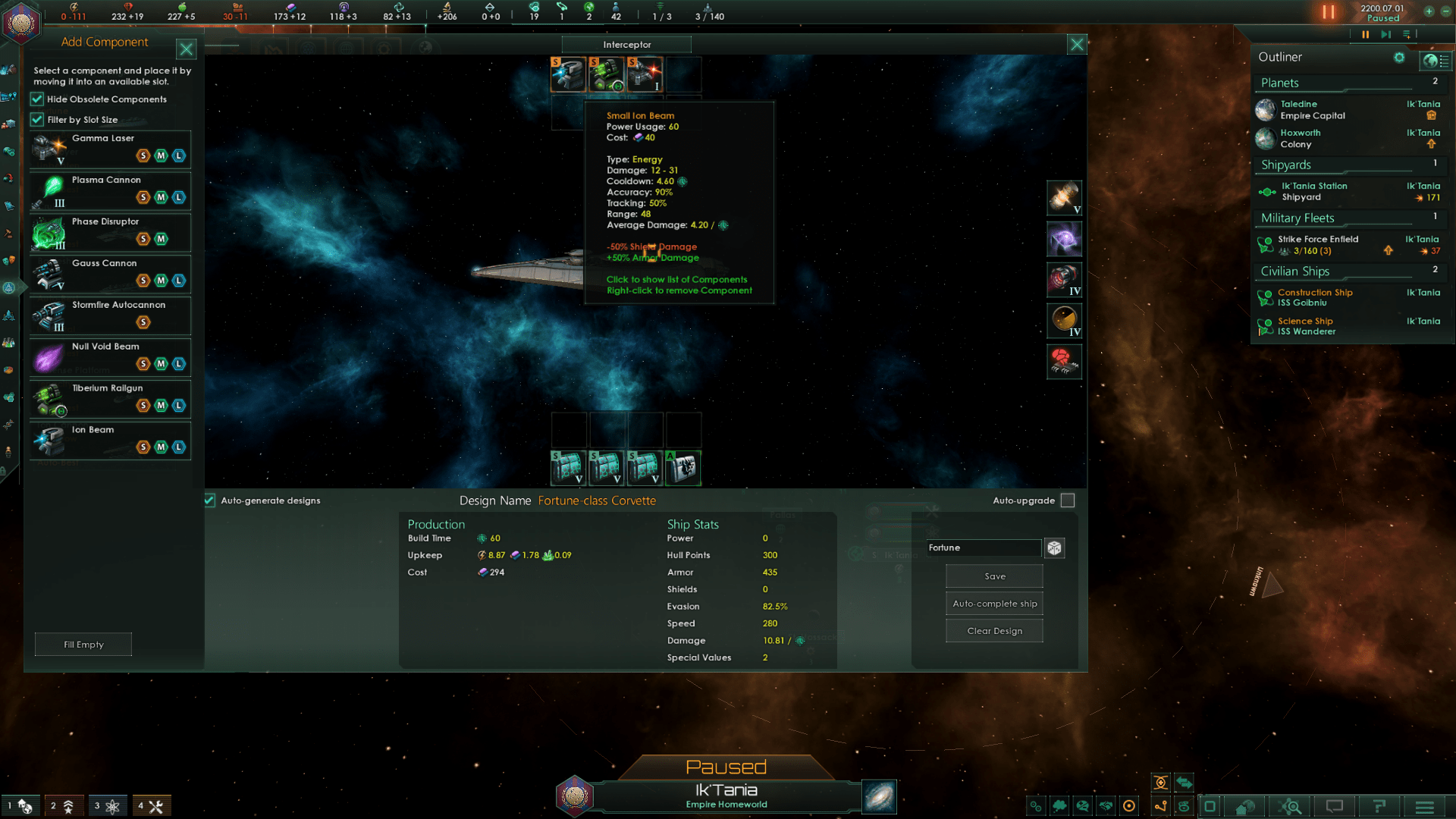Close the ship designer window
The height and width of the screenshot is (819, 1456).
tap(1076, 45)
